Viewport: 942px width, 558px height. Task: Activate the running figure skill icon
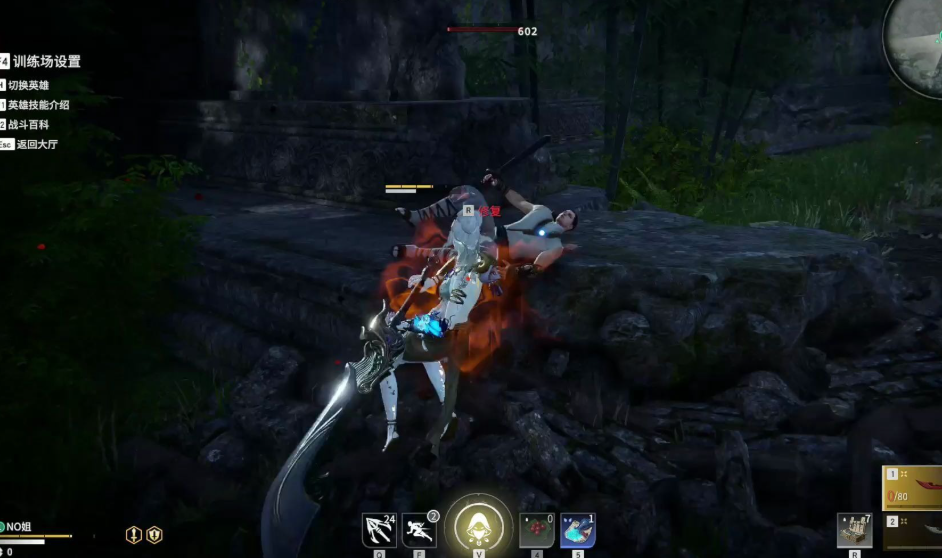coord(418,530)
